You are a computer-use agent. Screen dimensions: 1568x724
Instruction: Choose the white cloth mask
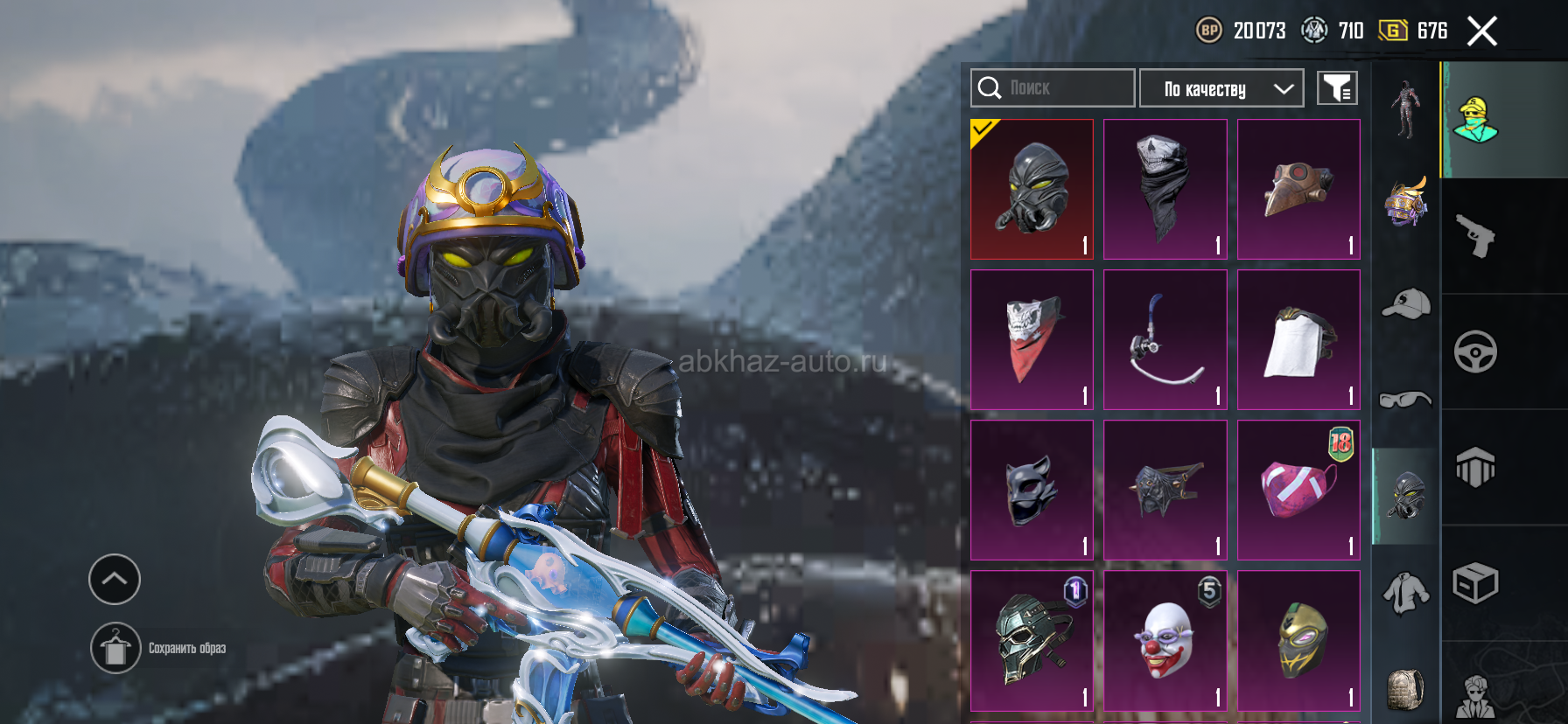pos(1298,339)
